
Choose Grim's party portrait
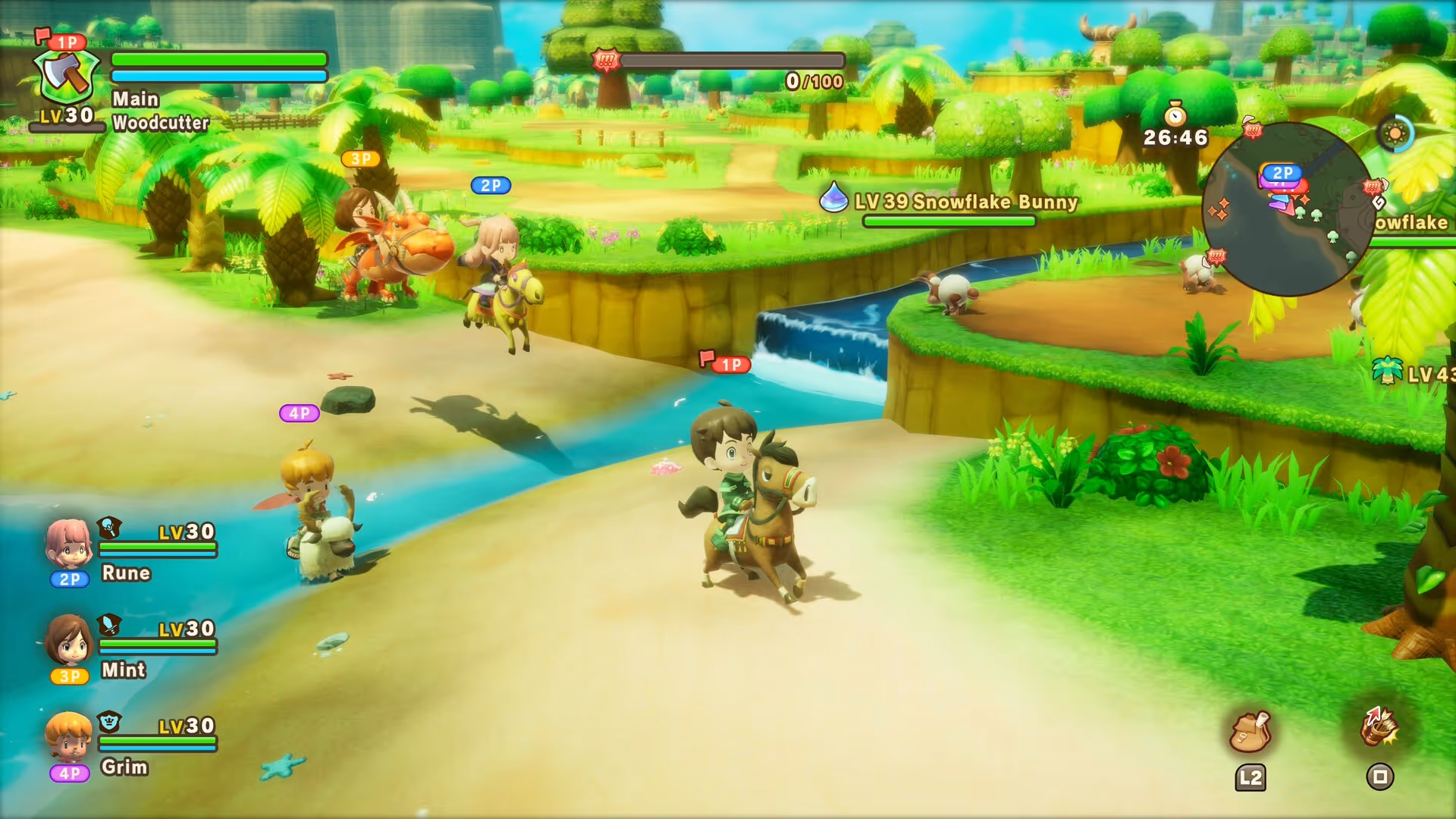pyautogui.click(x=68, y=736)
